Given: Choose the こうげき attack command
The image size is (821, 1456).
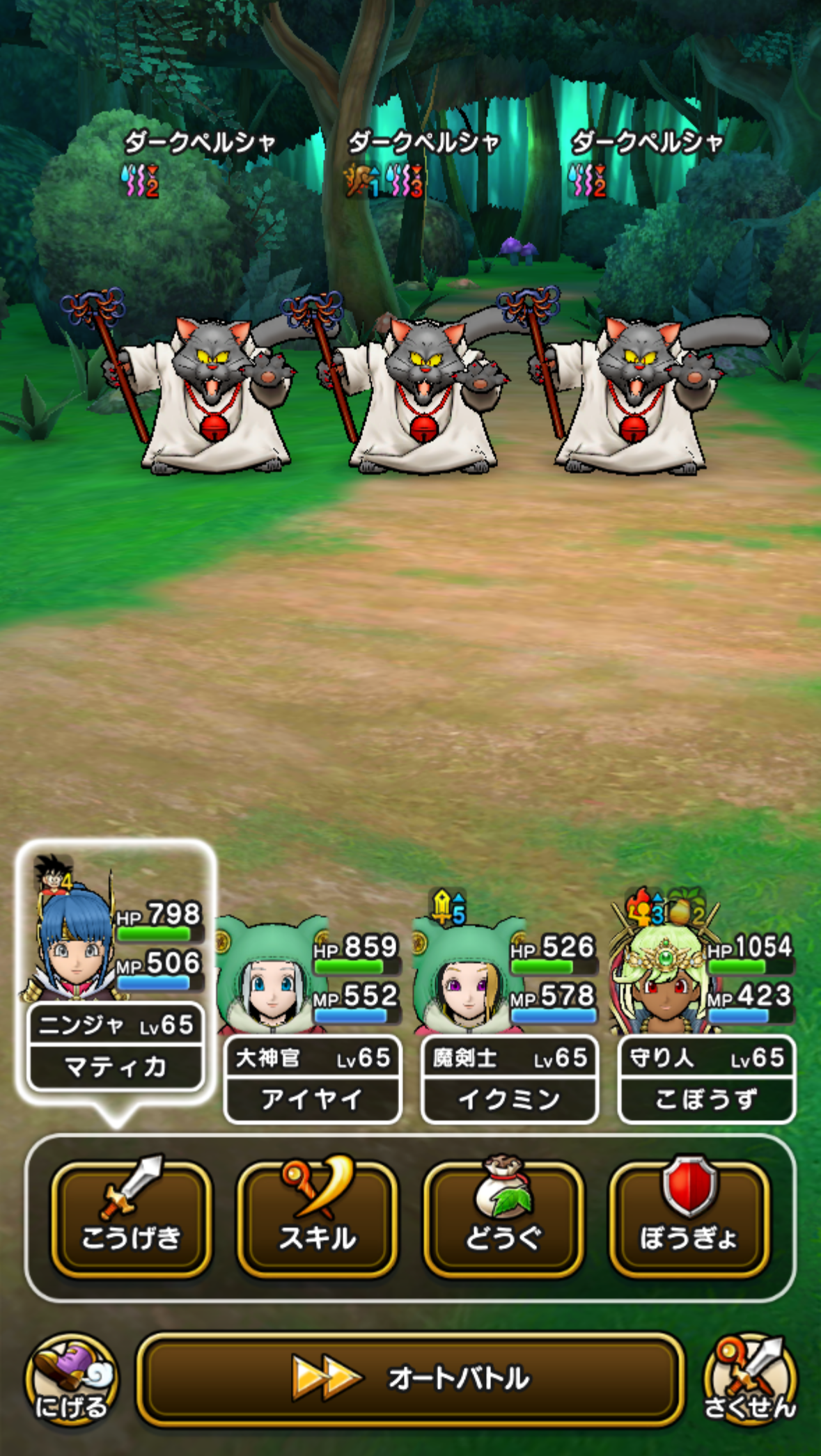Looking at the screenshot, I should [x=131, y=1219].
